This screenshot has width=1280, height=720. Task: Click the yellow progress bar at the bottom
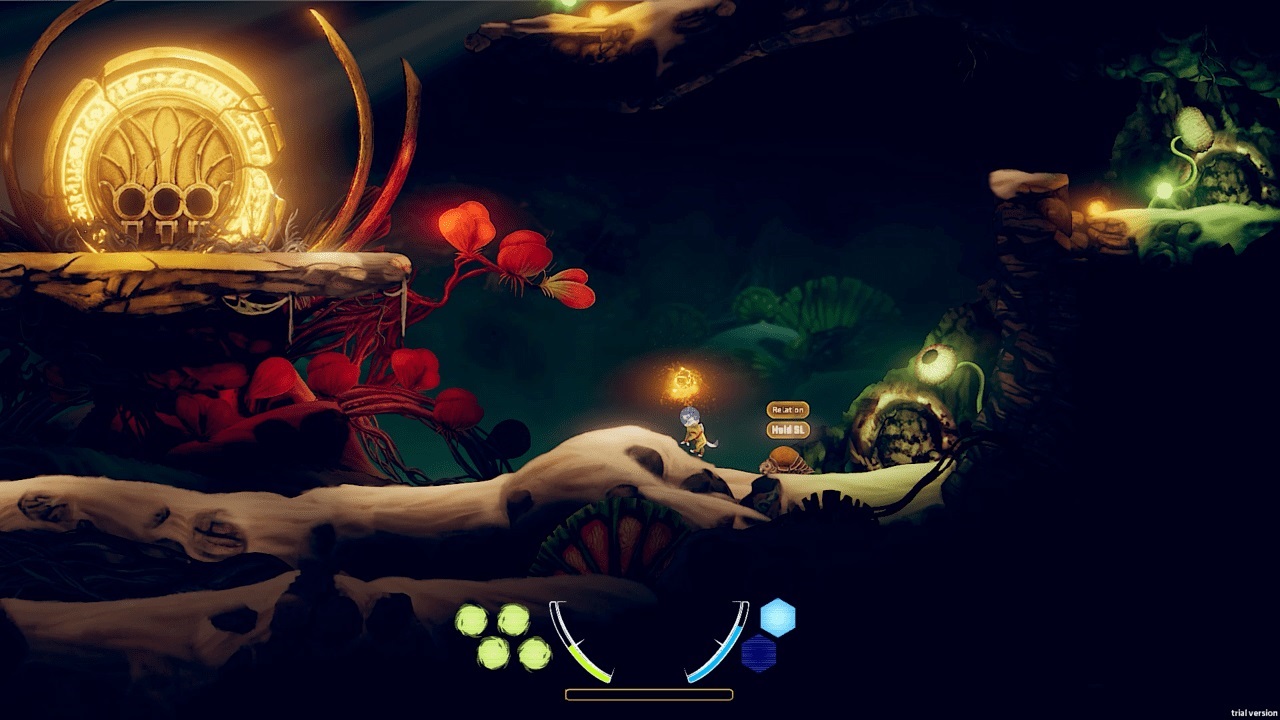[x=648, y=693]
